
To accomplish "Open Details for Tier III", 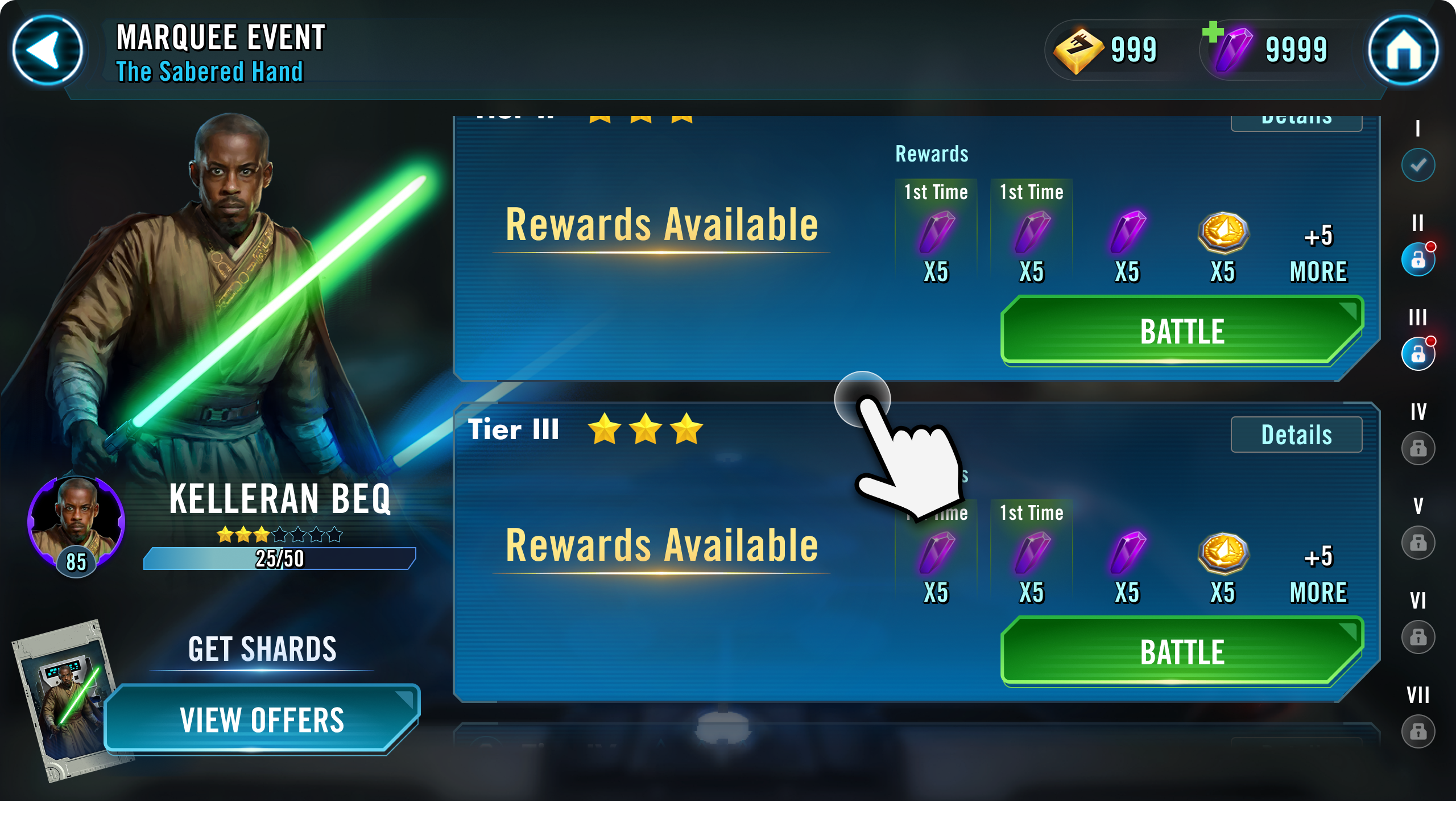I will pos(1296,434).
